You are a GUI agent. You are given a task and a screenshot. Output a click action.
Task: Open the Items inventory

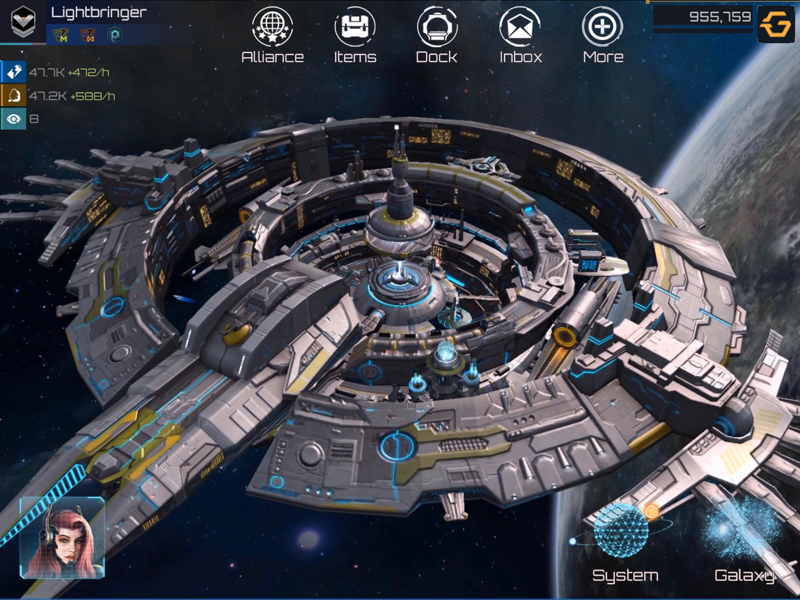point(355,28)
